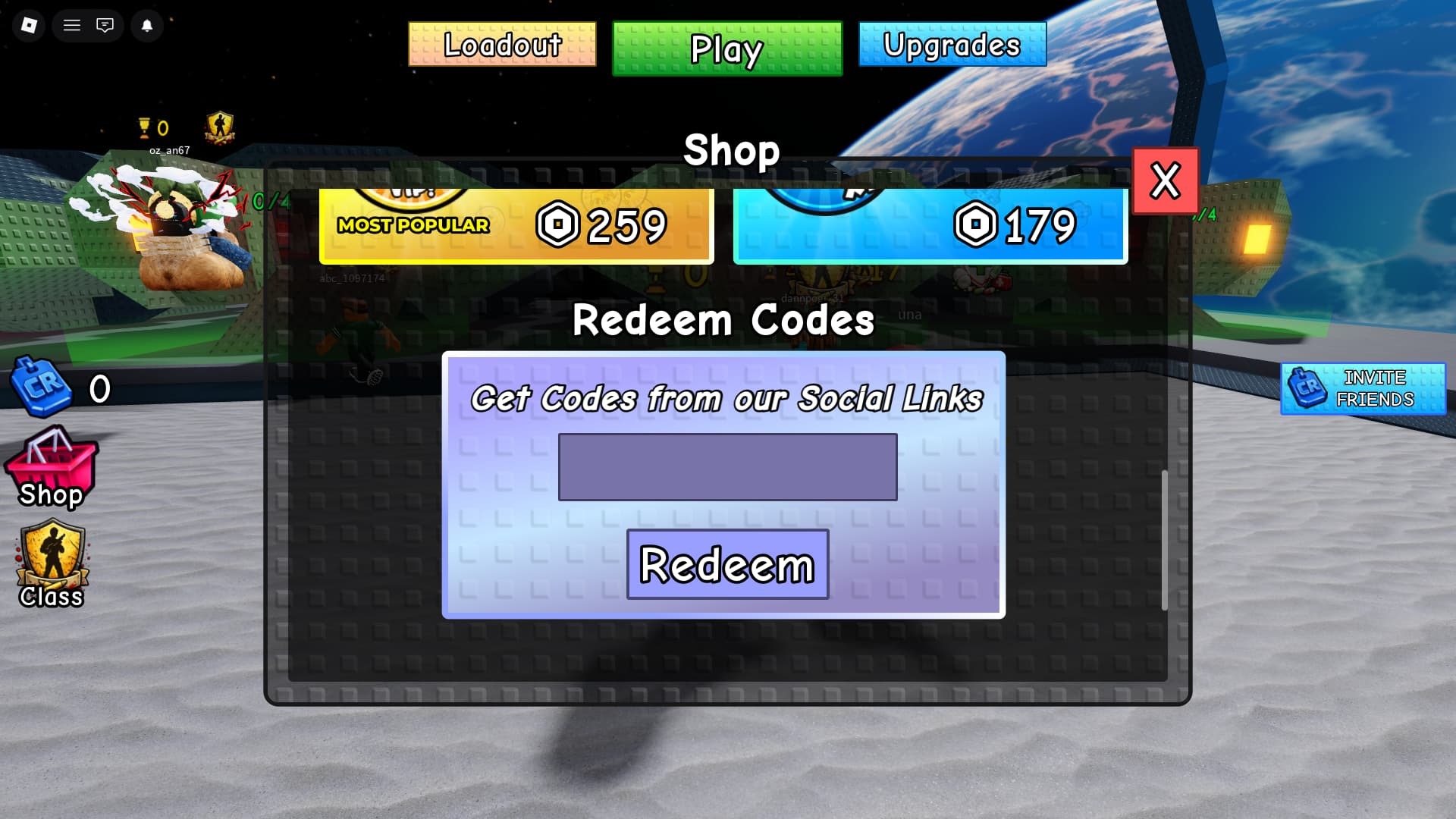Screen dimensions: 1456x819
Task: Switch to the Upgrades tab
Action: point(952,45)
